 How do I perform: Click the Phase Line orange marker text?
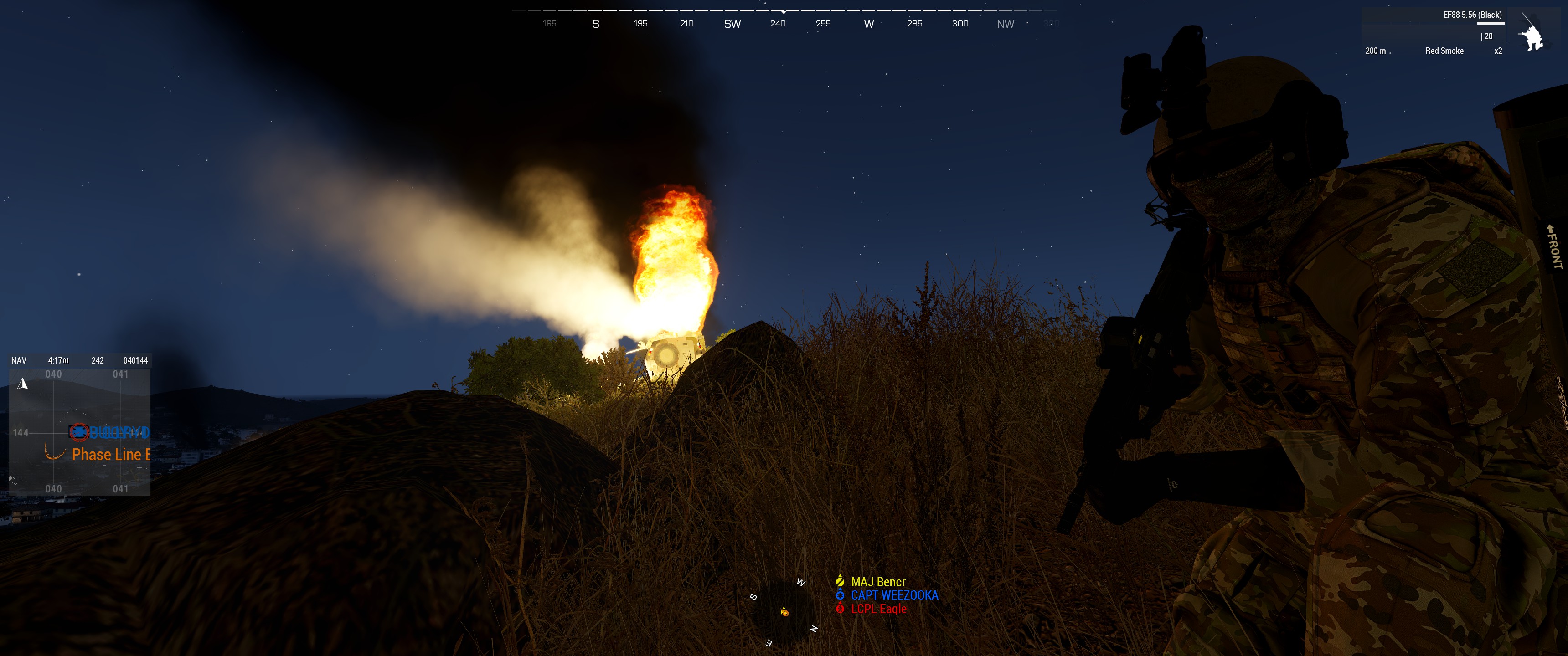[x=108, y=455]
